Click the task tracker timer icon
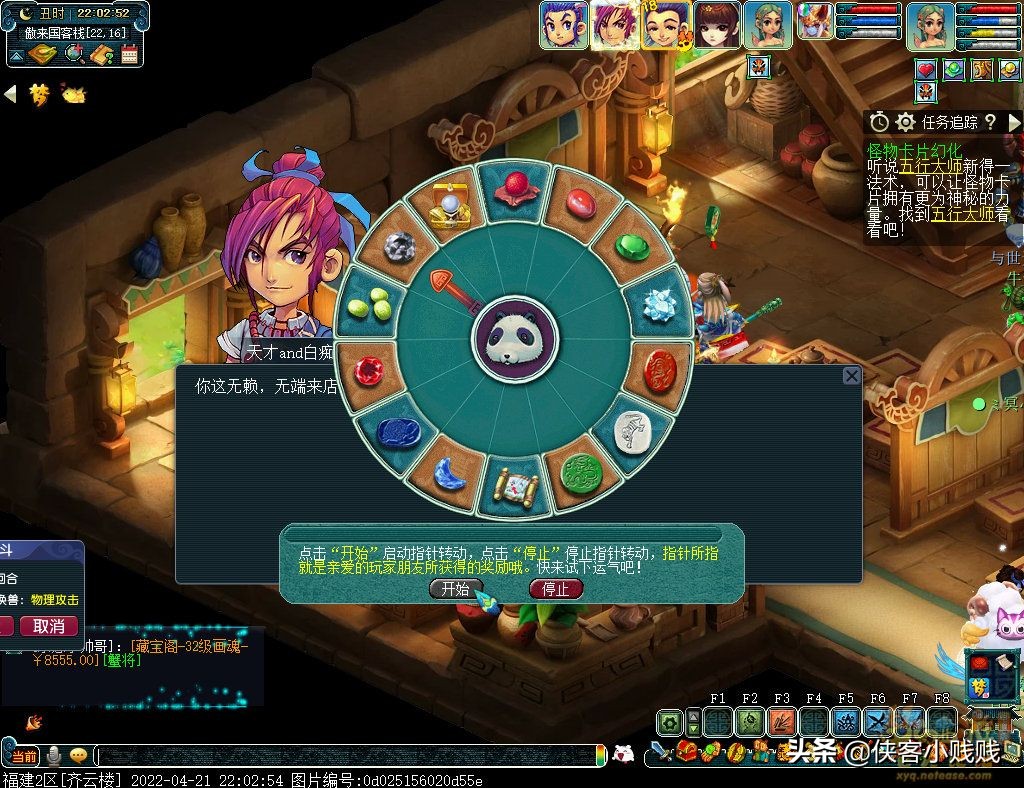This screenshot has width=1024, height=788. [879, 122]
